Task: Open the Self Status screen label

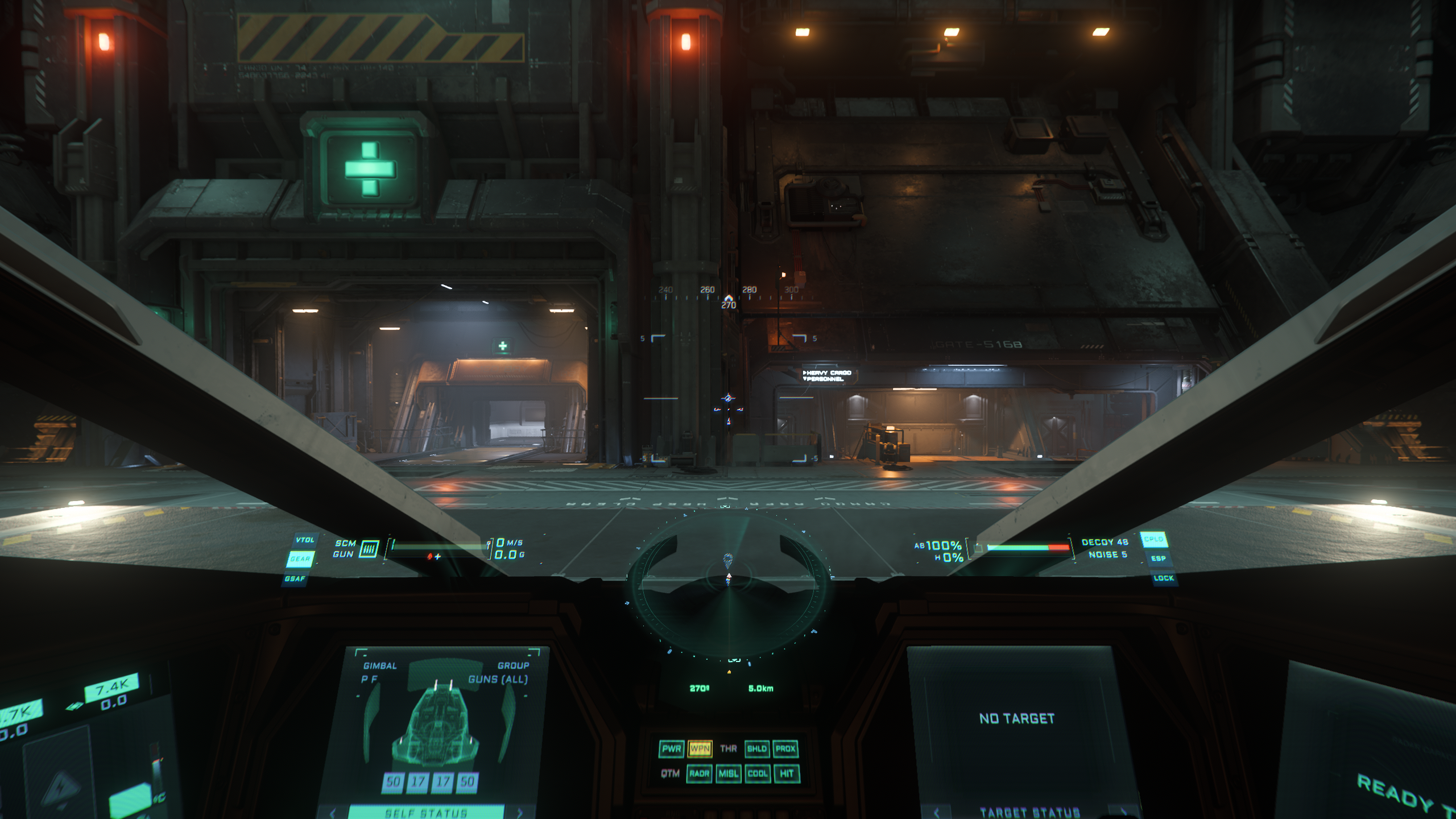Action: tap(425, 813)
